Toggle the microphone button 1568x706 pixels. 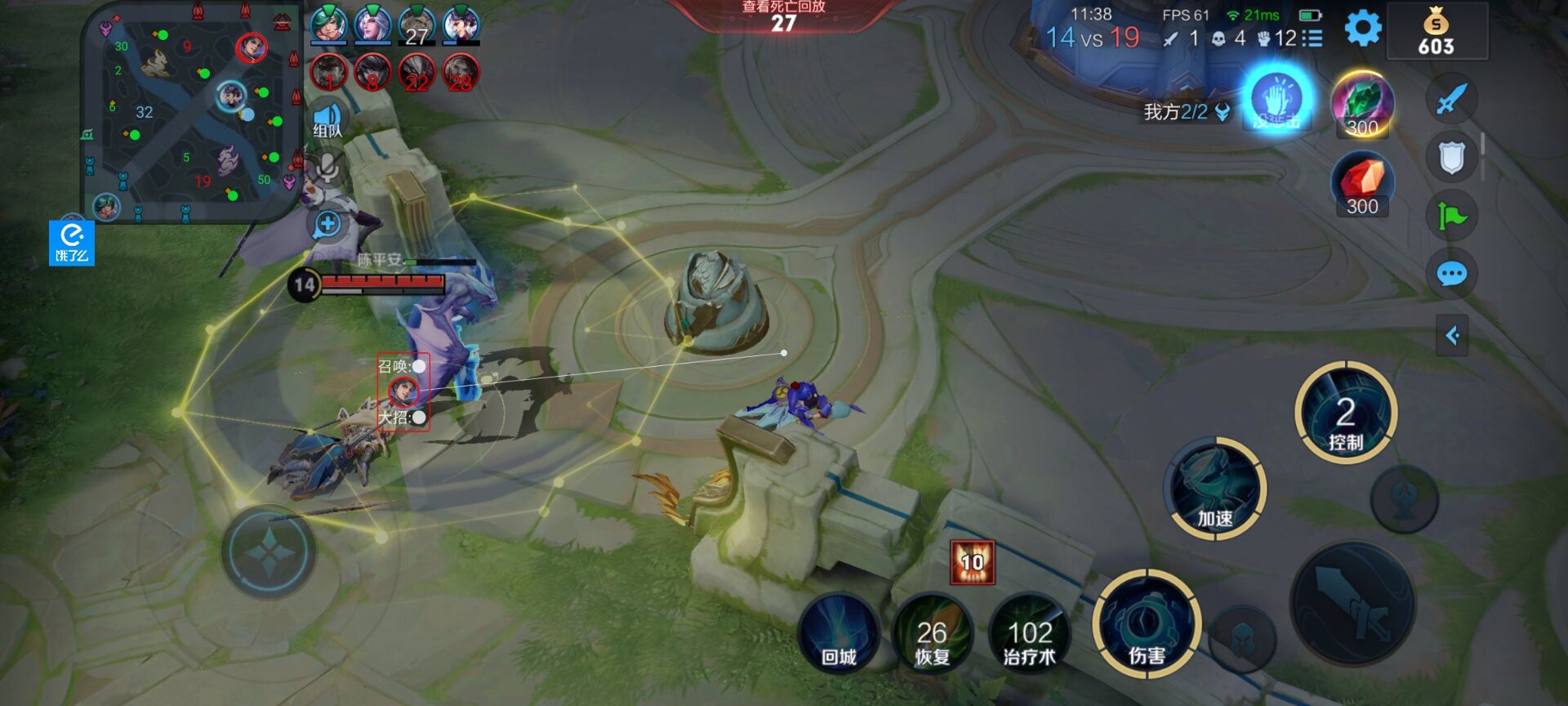327,168
